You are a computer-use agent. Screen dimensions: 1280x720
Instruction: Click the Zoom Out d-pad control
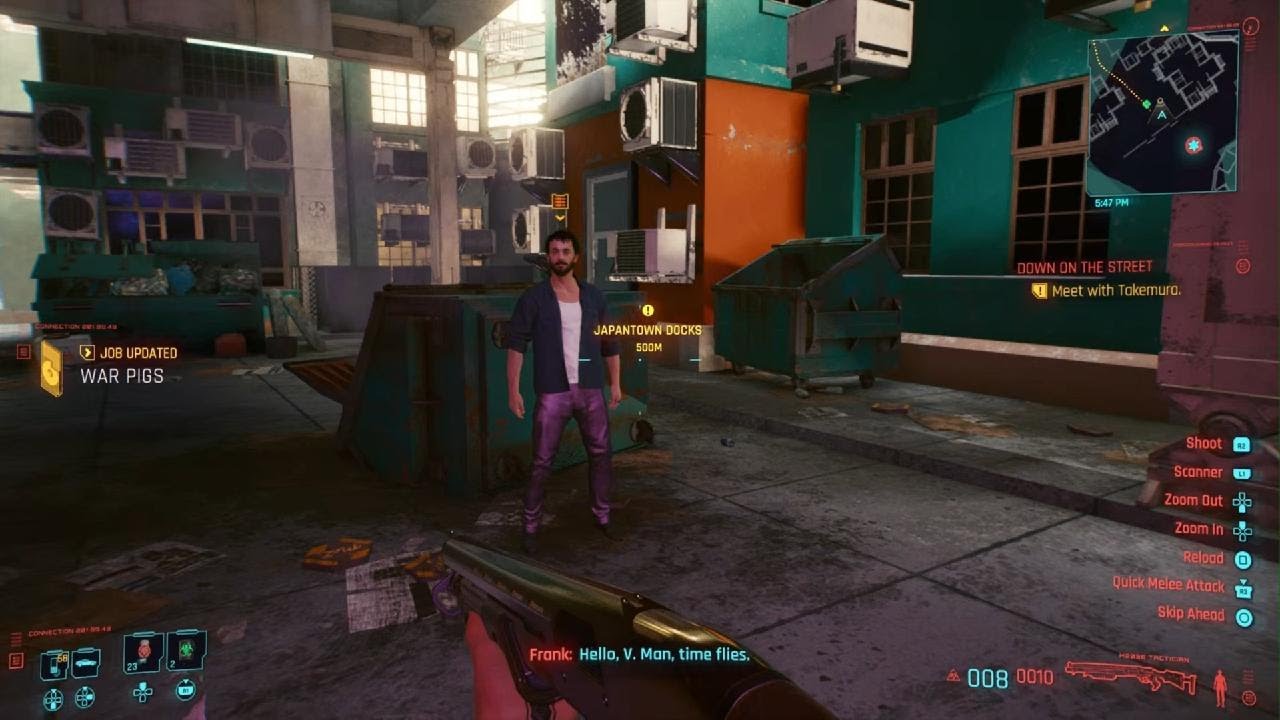coord(1243,502)
